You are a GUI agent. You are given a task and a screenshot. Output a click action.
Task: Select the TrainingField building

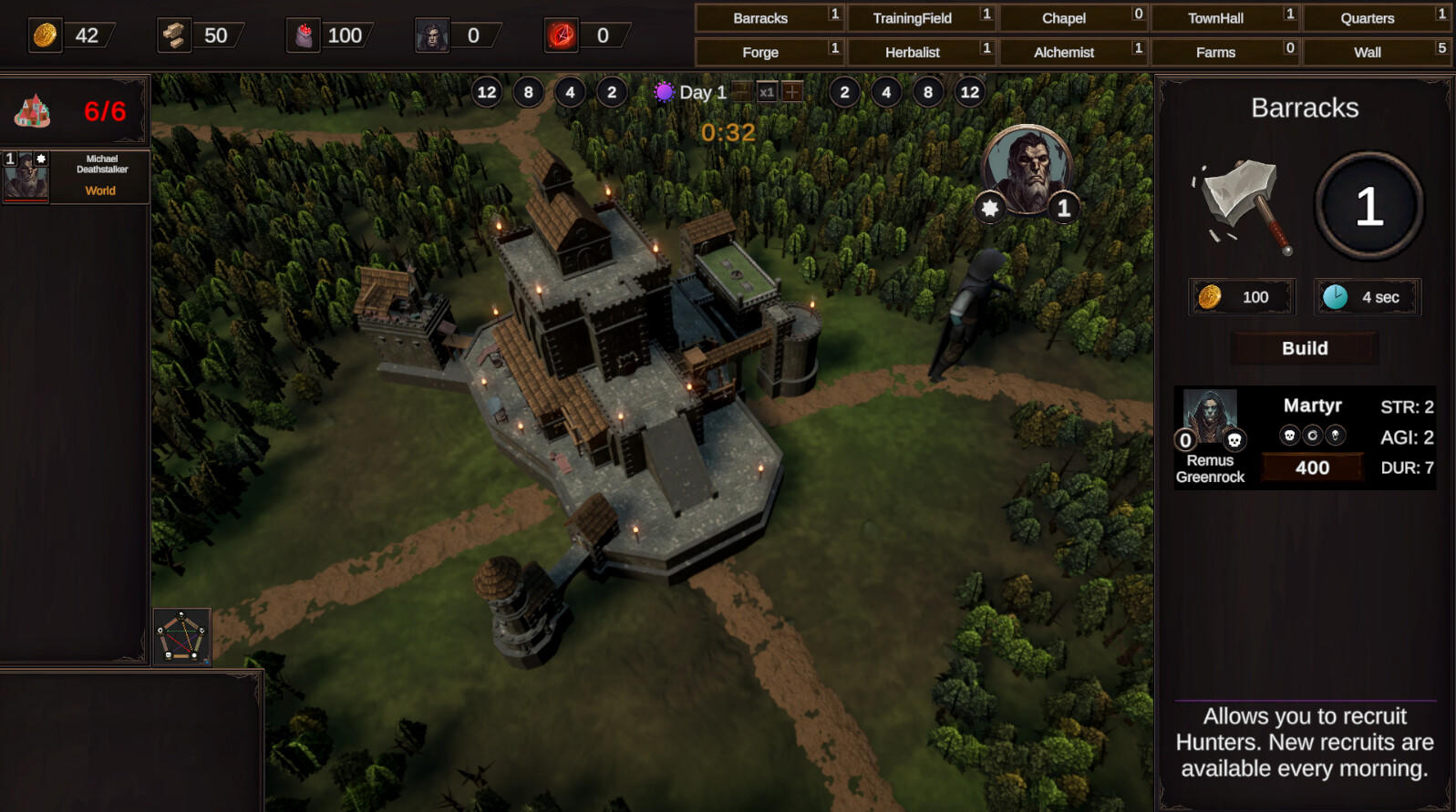click(x=912, y=18)
